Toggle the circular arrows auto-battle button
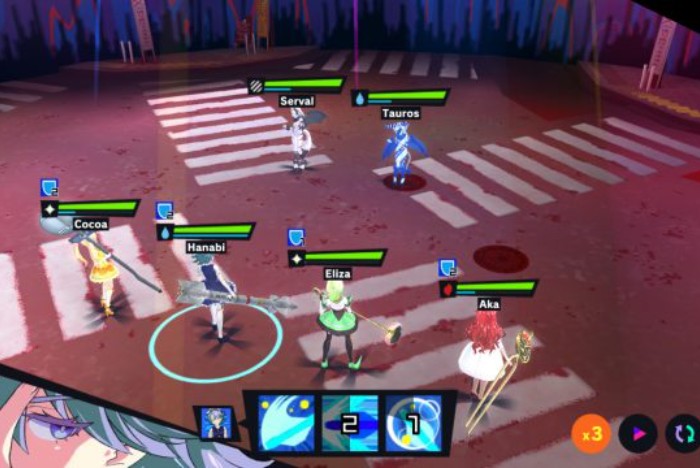This screenshot has width=700, height=468. point(683,434)
